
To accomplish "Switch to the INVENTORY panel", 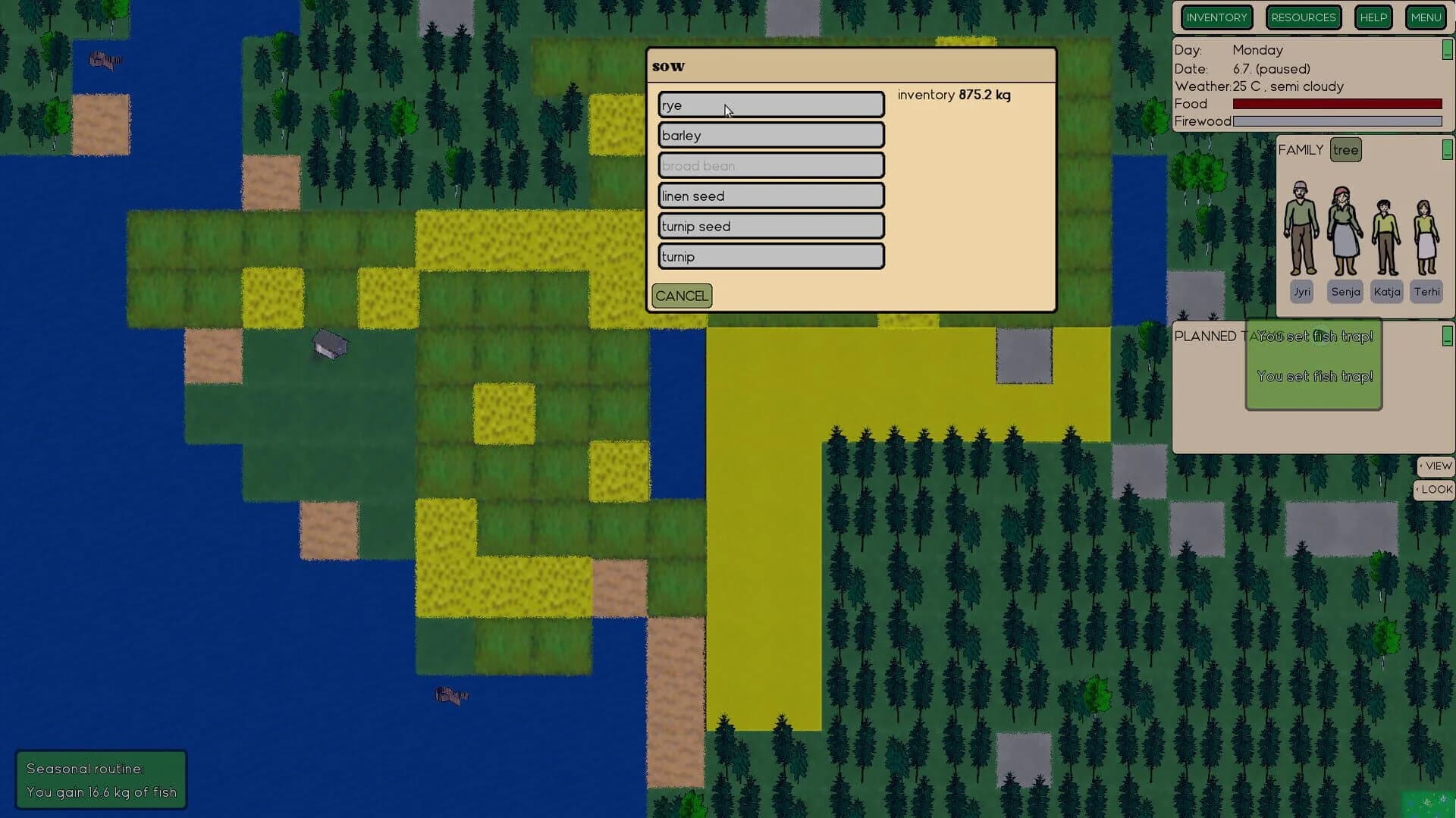I will (1216, 17).
